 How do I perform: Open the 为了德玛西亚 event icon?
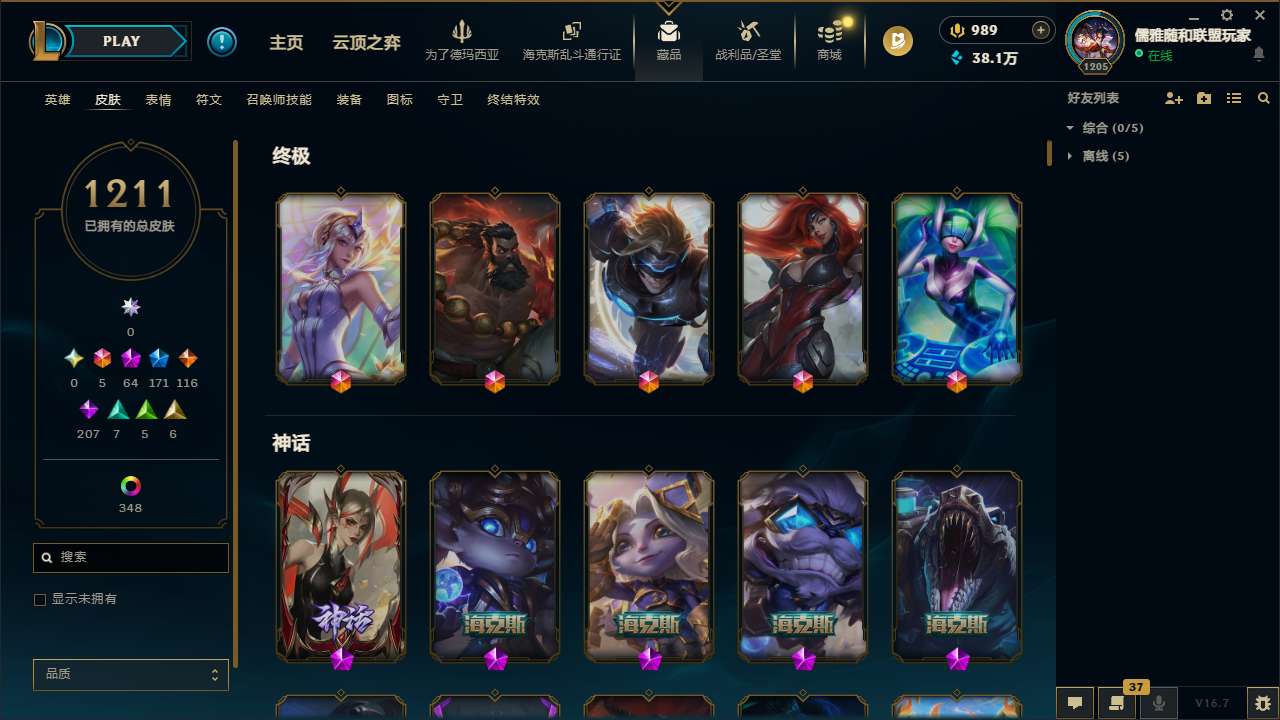point(462,40)
